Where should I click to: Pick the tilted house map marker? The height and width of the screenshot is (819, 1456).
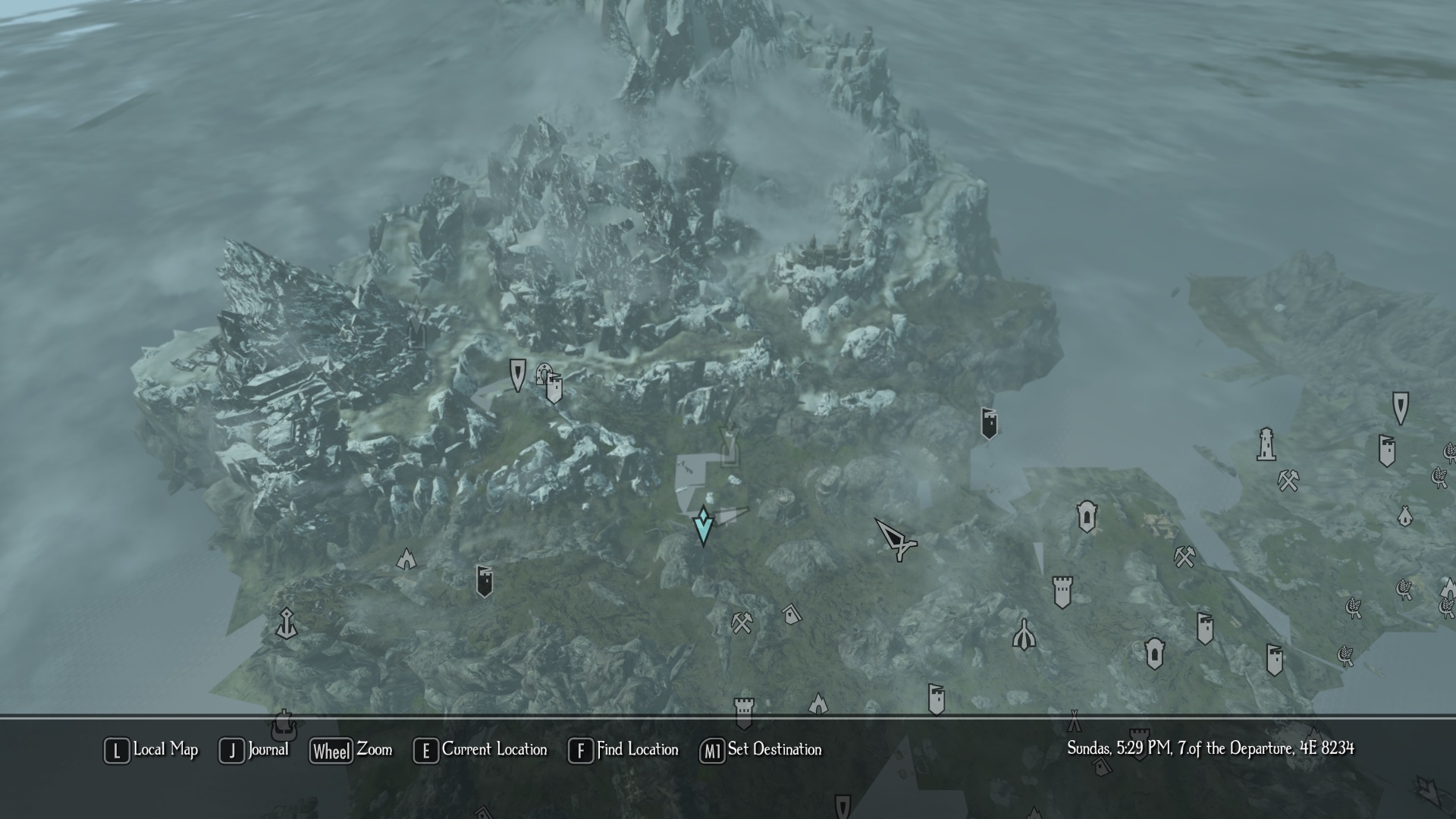tap(791, 613)
